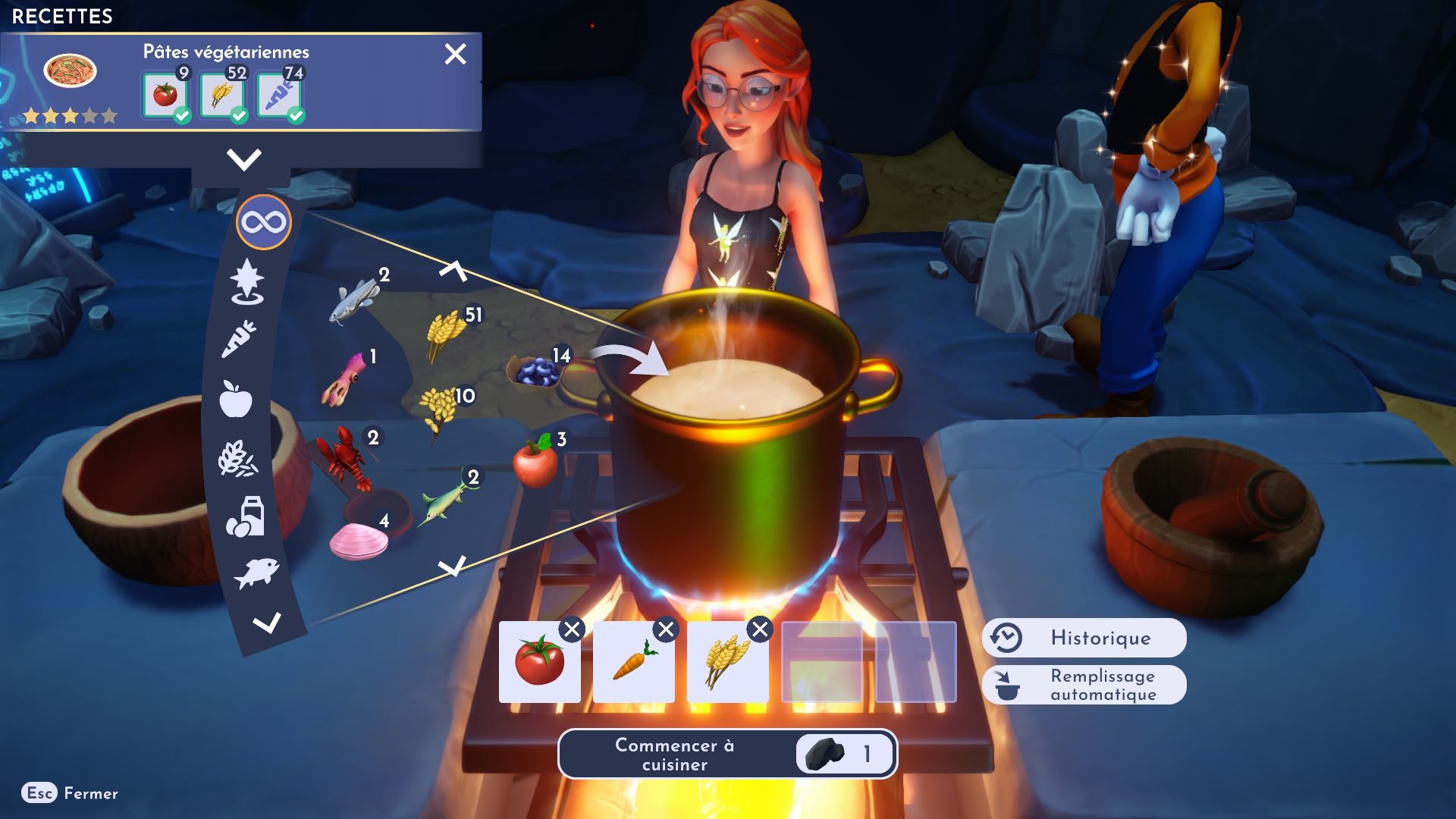Viewport: 1456px width, 819px height.
Task: Remove the tomato from the pot
Action: click(x=572, y=629)
